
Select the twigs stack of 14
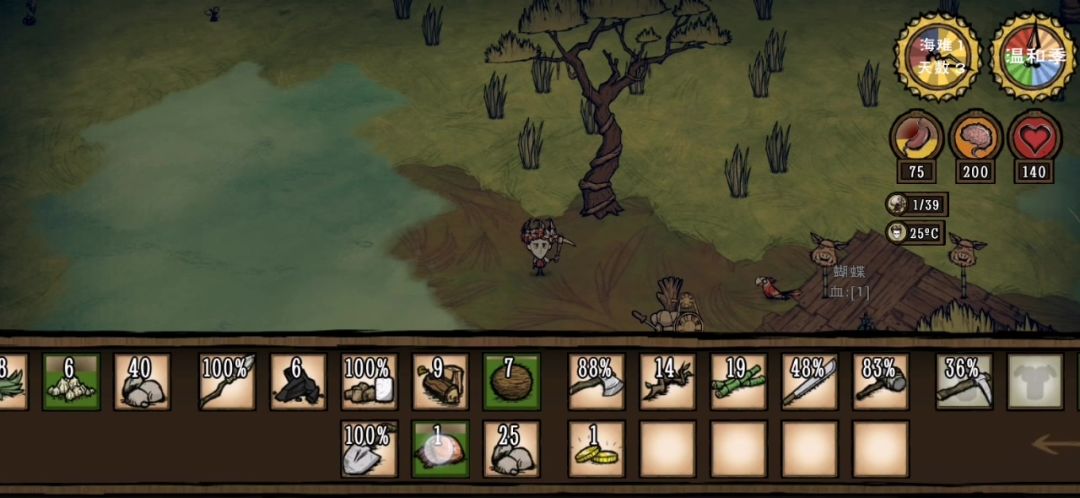(667, 381)
